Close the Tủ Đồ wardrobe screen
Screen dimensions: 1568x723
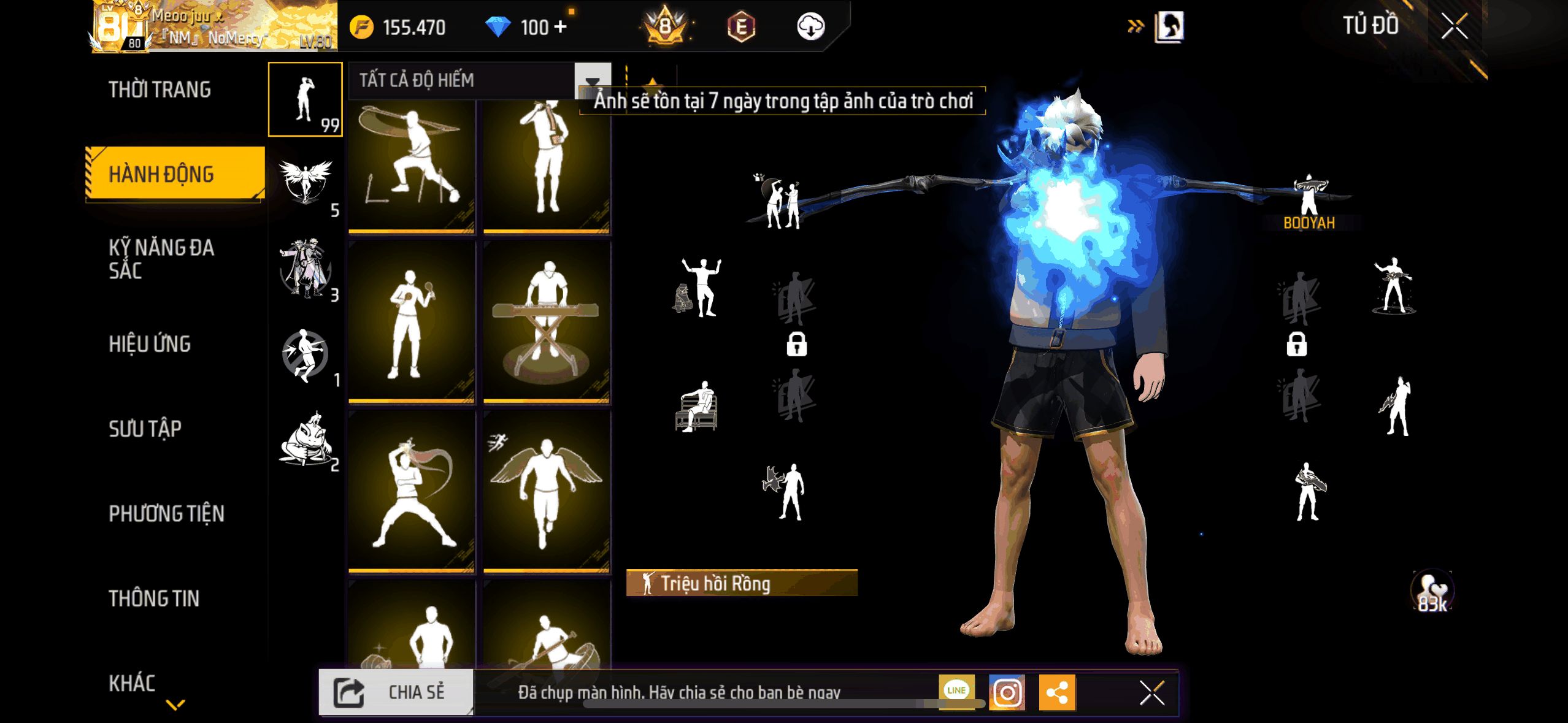click(x=1454, y=26)
